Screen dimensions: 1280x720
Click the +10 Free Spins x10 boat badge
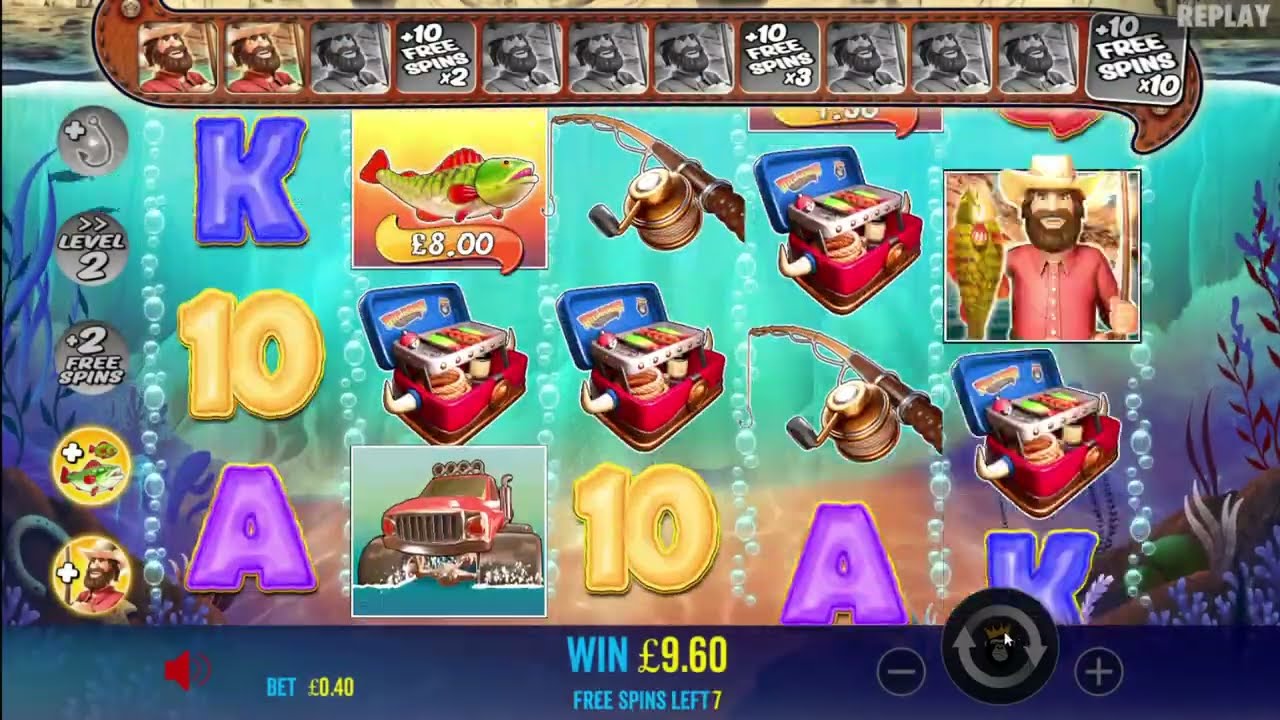1135,58
